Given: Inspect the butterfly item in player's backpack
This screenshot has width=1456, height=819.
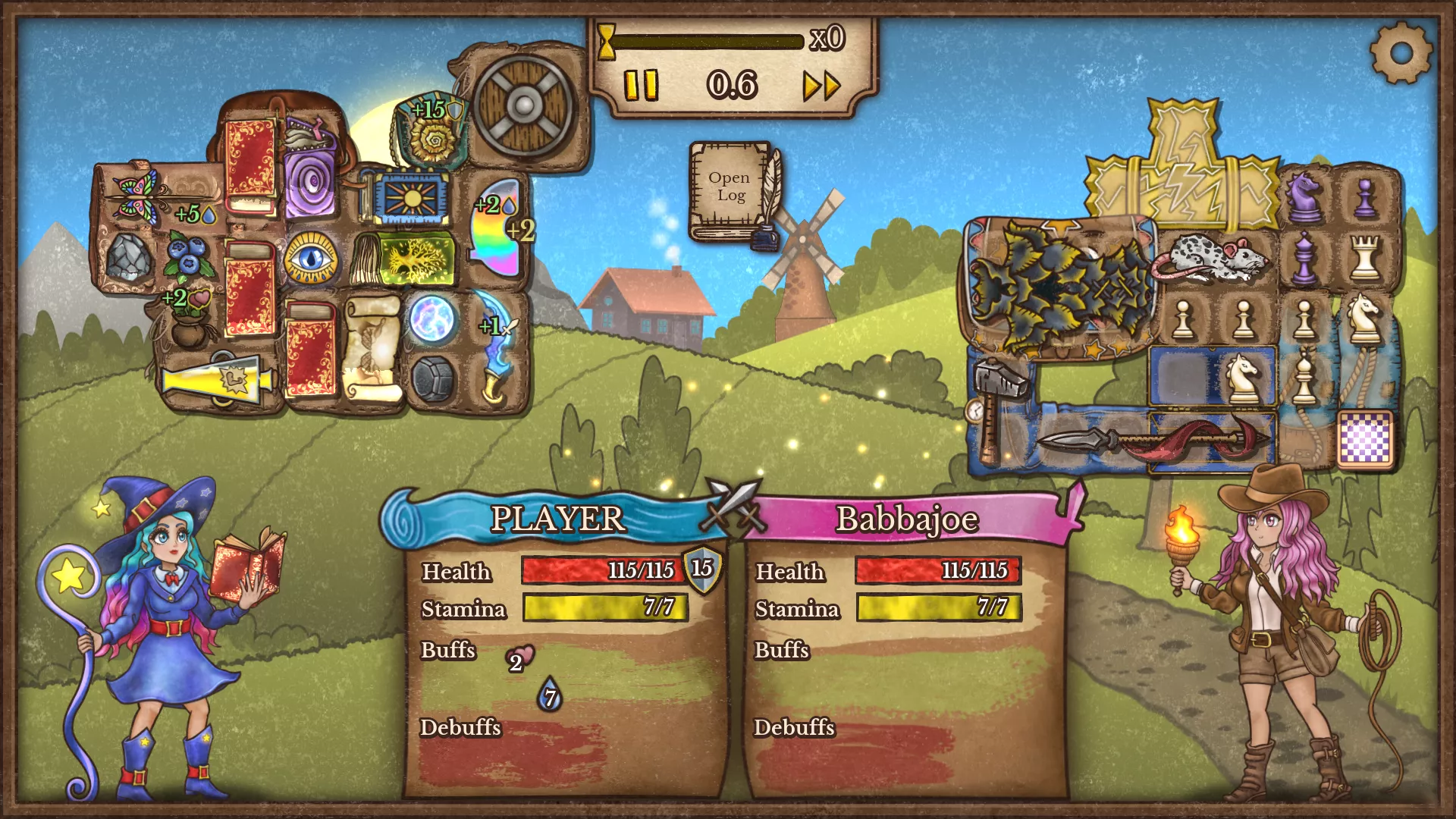Looking at the screenshot, I should coord(136,193).
